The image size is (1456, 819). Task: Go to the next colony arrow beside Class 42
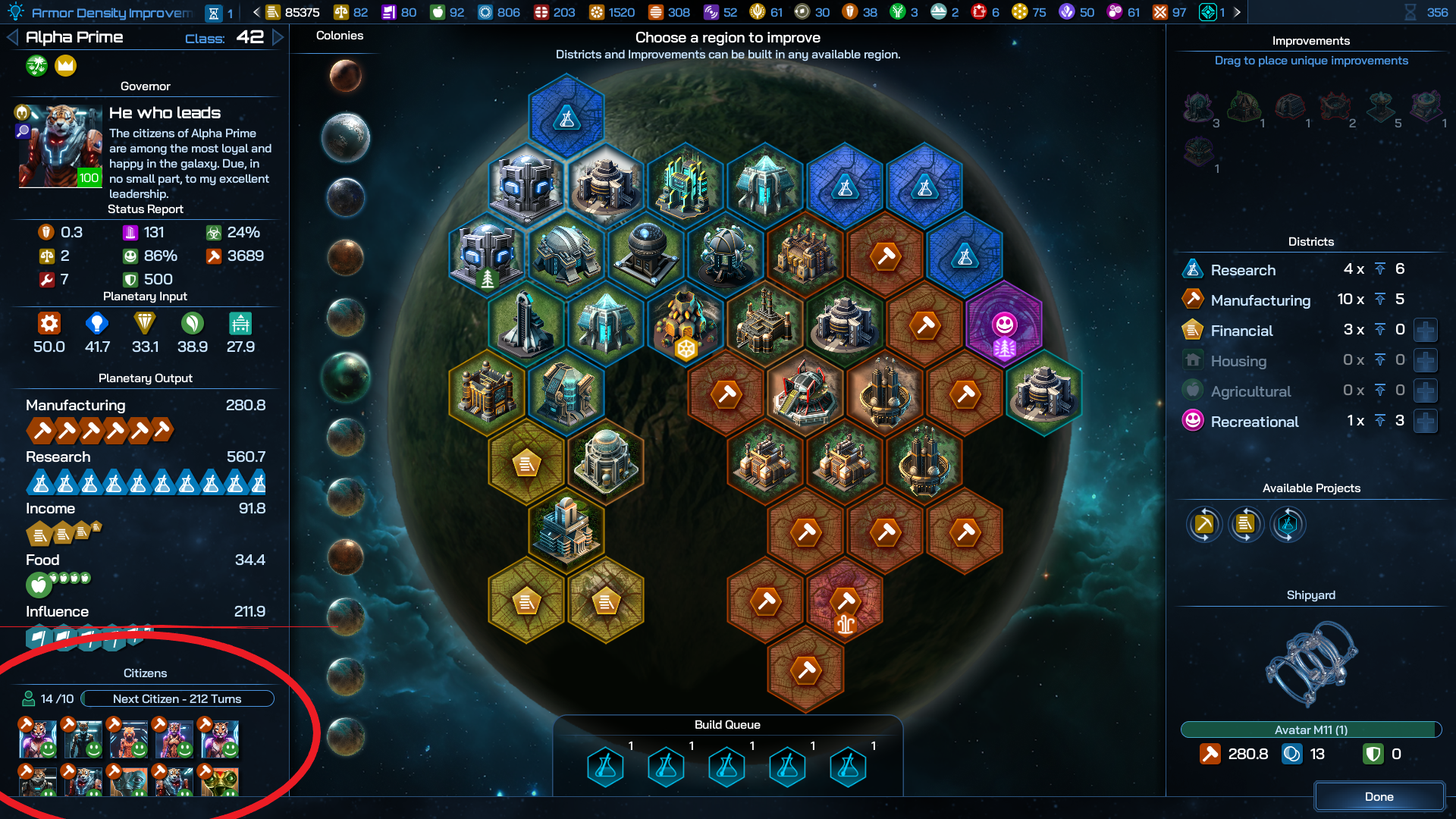(x=278, y=37)
